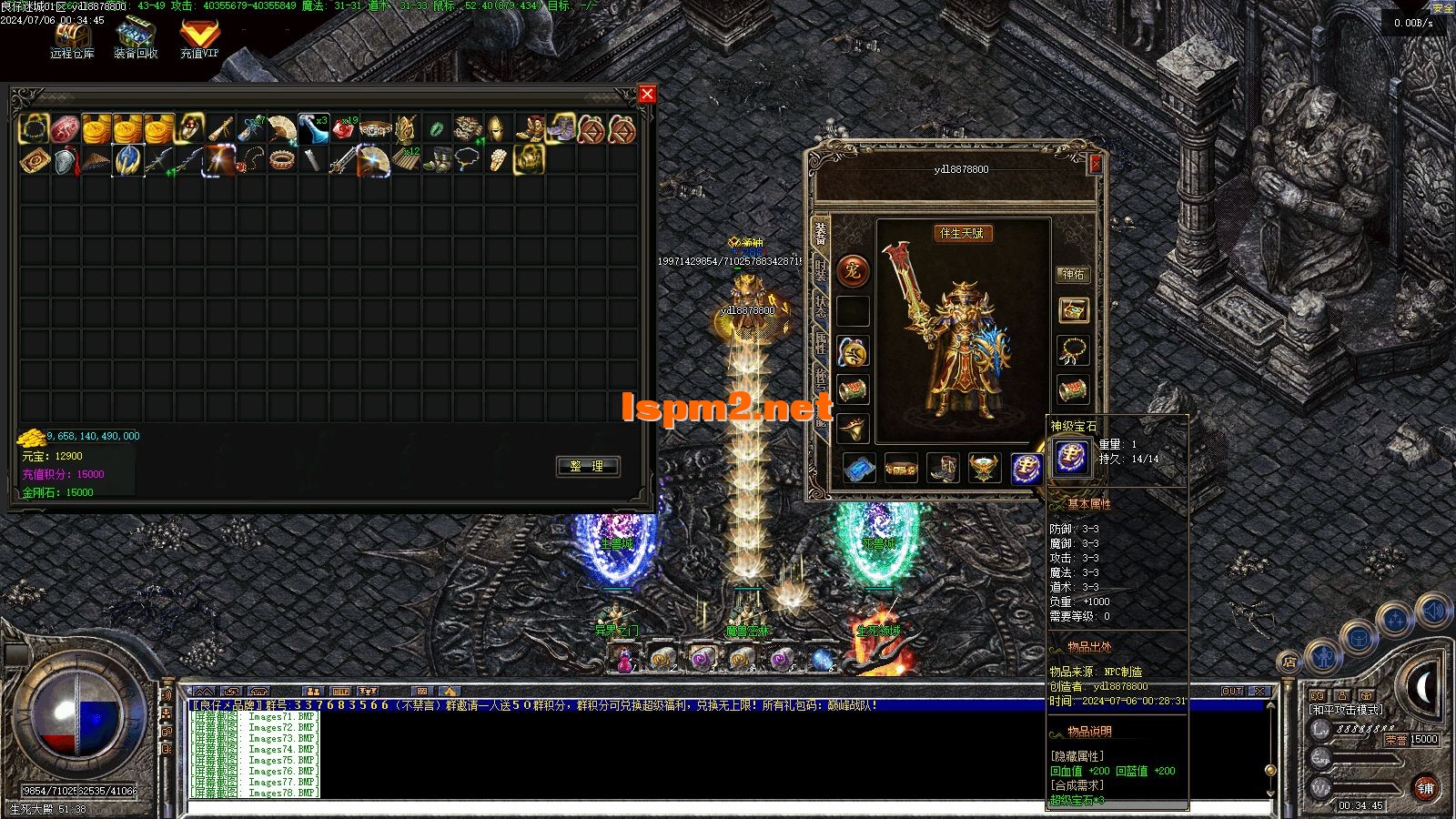Click the 神佑 blessing button

pos(1073,274)
